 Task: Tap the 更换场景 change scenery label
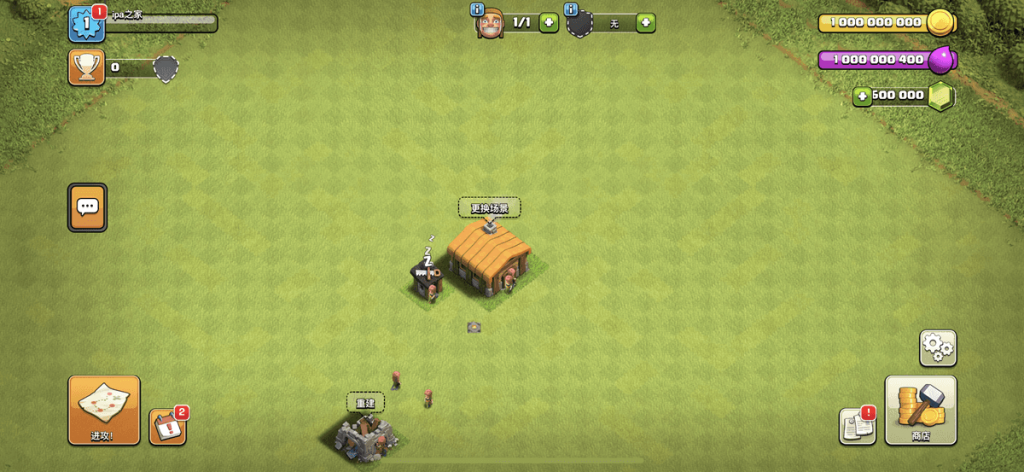pyautogui.click(x=489, y=208)
